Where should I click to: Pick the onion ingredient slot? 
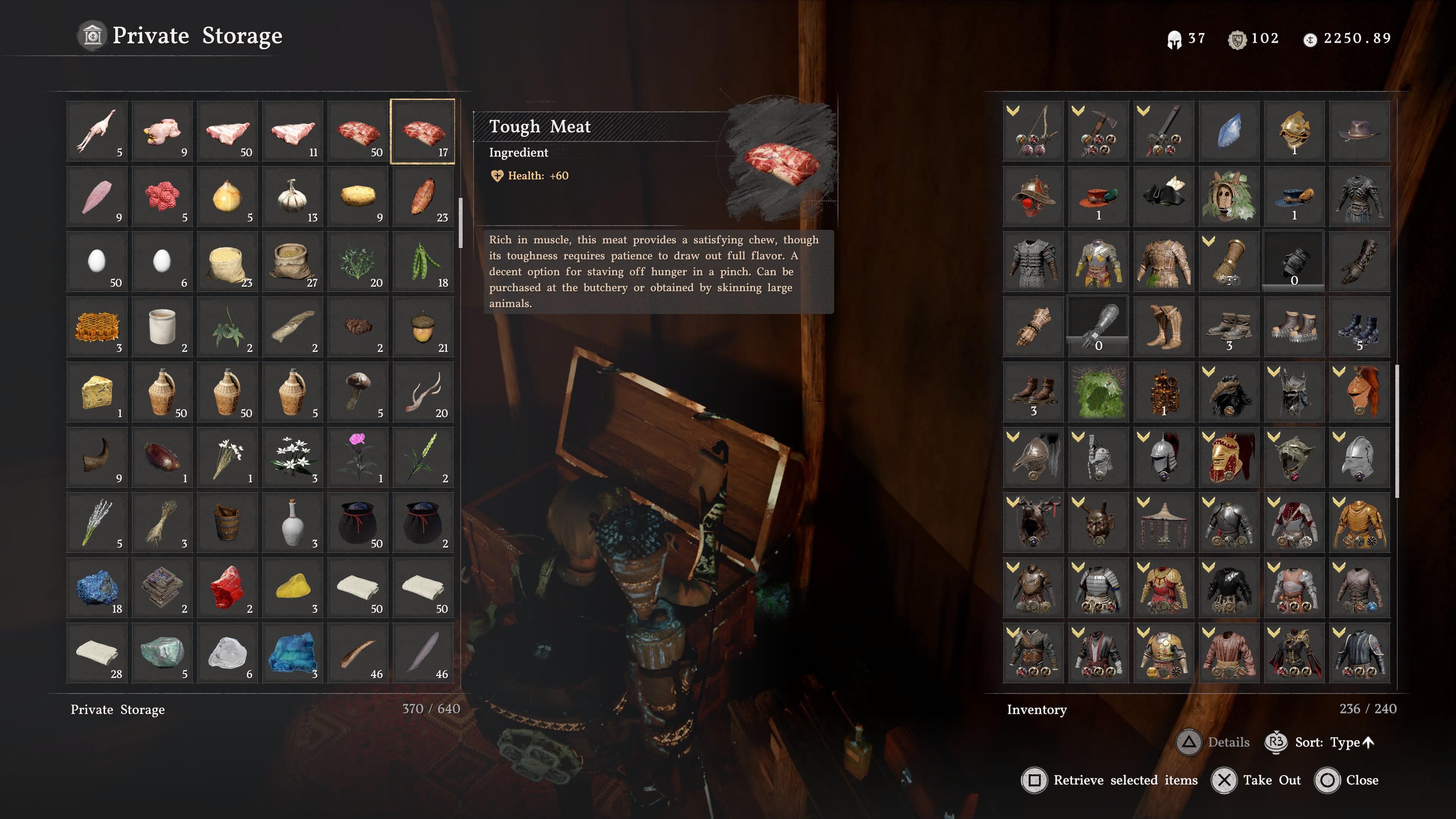pyautogui.click(x=227, y=197)
